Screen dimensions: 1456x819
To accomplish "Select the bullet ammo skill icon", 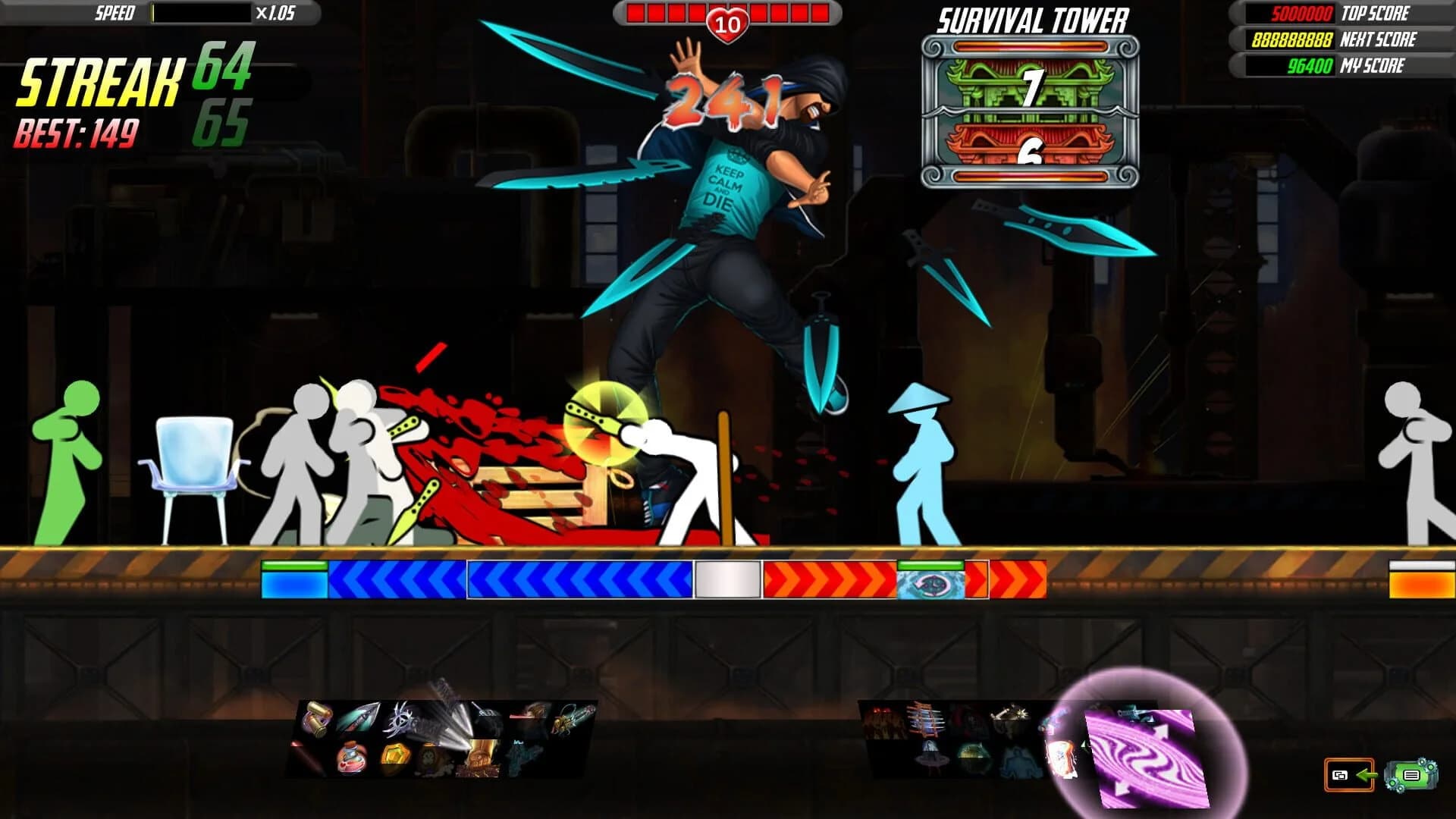I will (318, 719).
